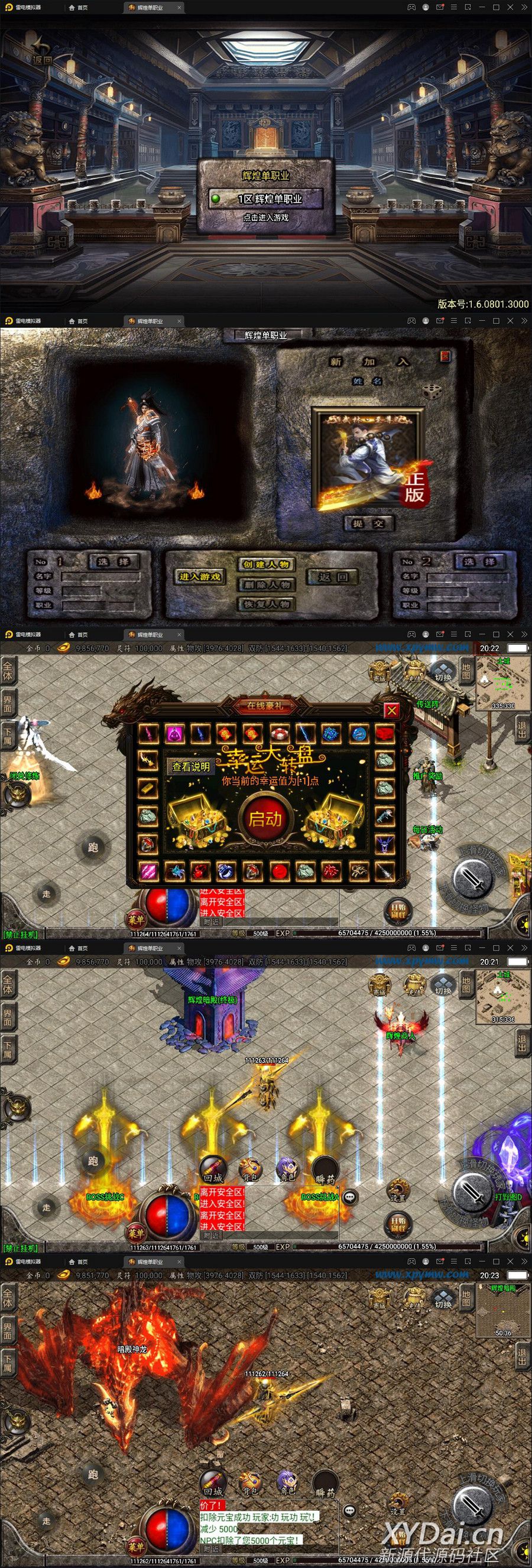Submit the new character with 提交
The width and height of the screenshot is (532, 1568).
pyautogui.click(x=368, y=523)
